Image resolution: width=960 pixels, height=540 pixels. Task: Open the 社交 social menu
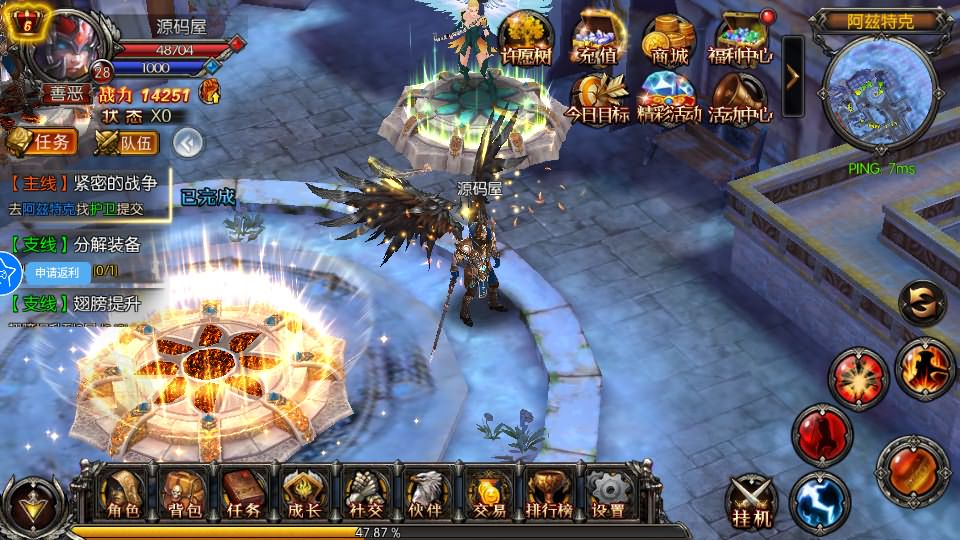pyautogui.click(x=366, y=495)
